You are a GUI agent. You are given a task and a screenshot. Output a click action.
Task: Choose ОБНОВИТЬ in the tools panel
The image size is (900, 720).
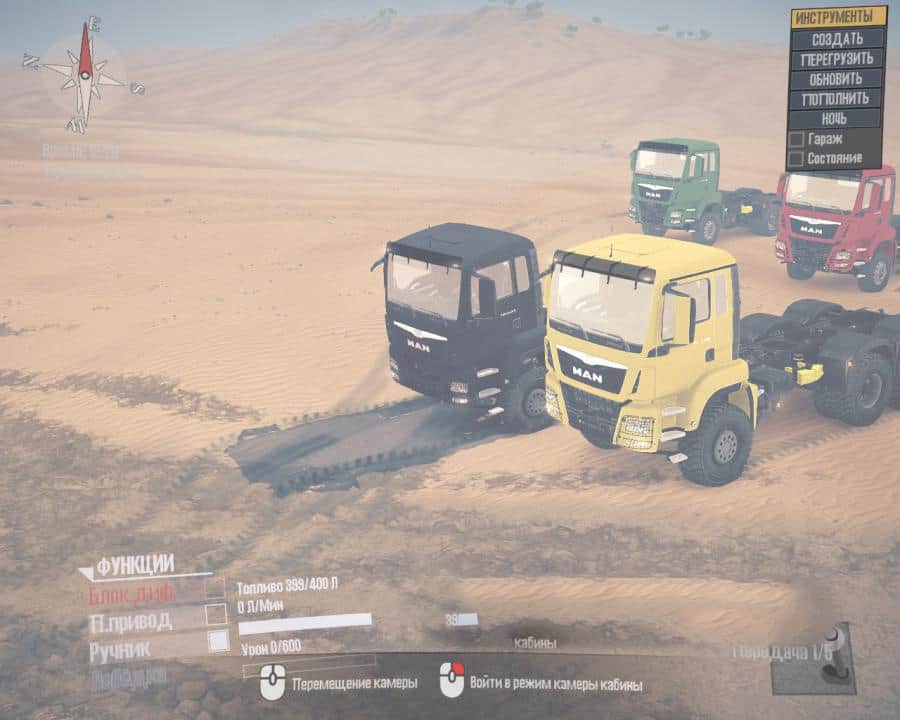(x=837, y=78)
